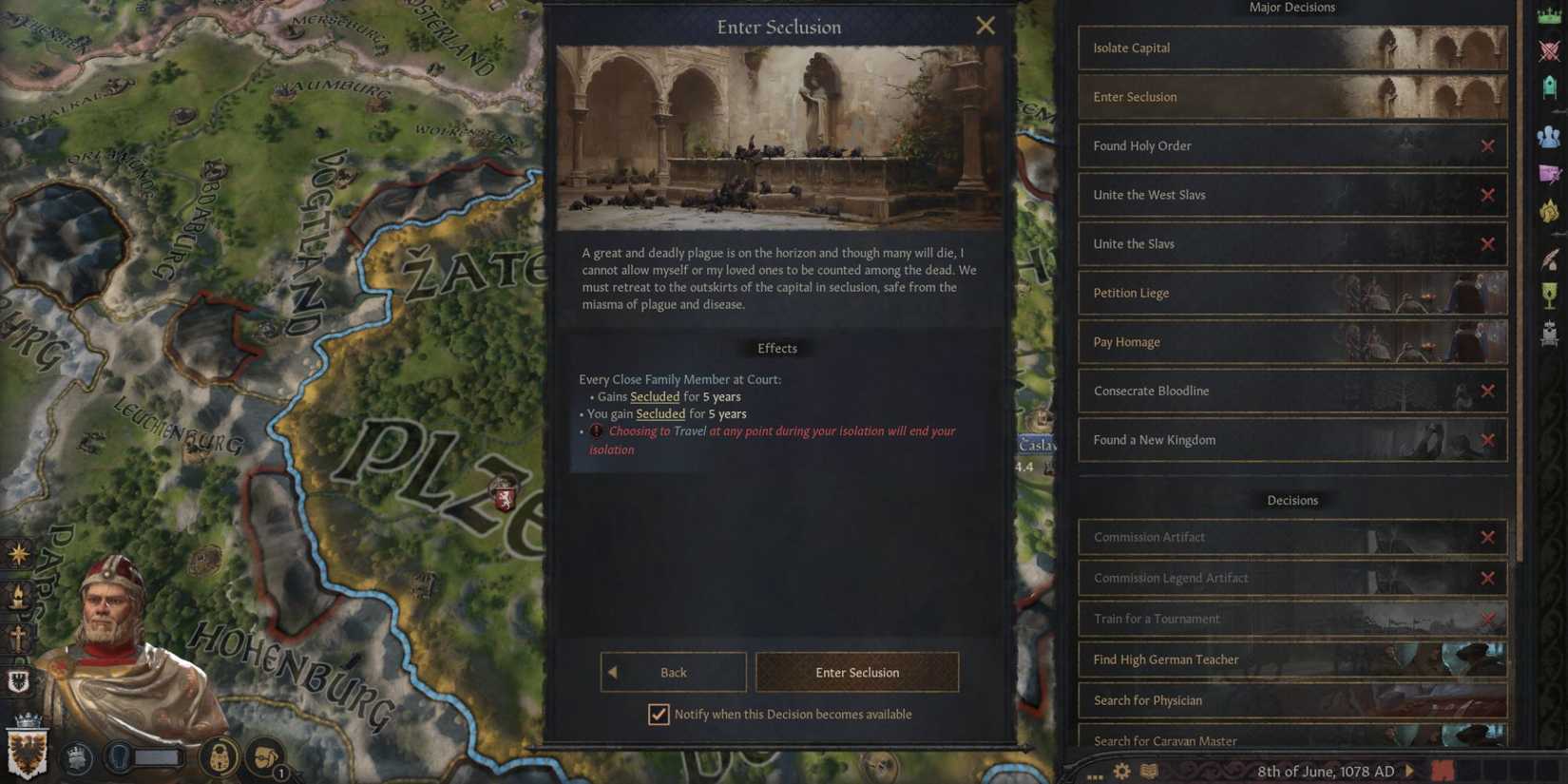Click the arrow beside 8th of June 1078

coord(1409,772)
